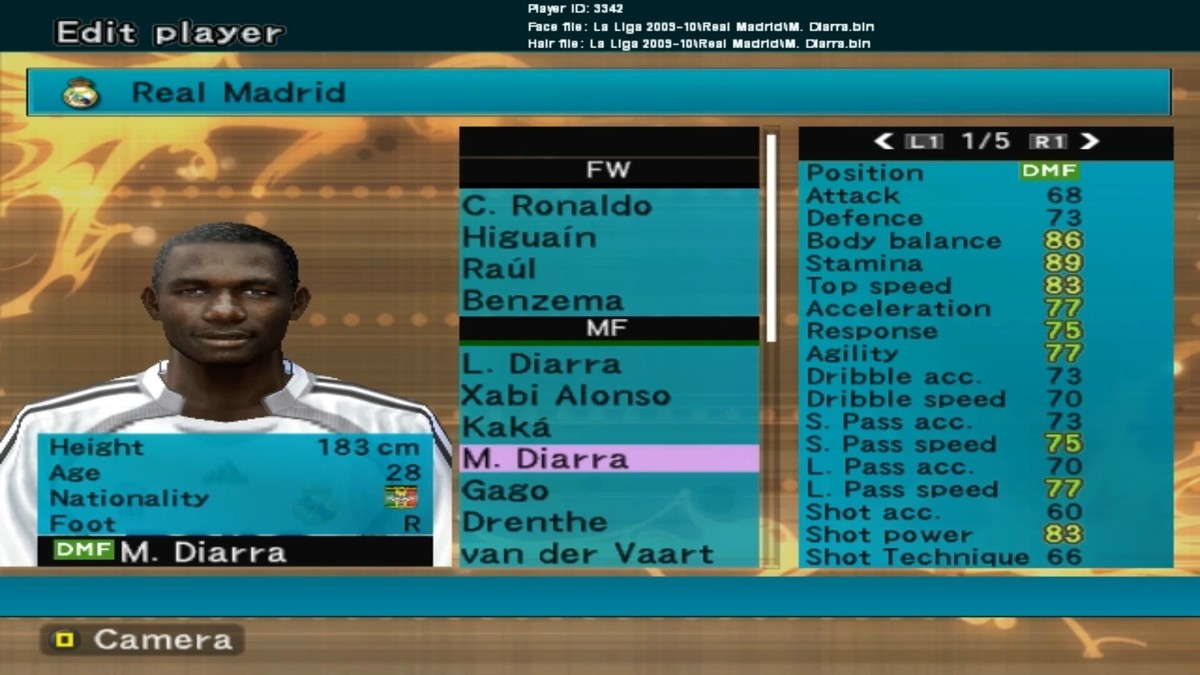The image size is (1200, 675).
Task: Select L. Diarra in the midfielders list
Action: [541, 364]
